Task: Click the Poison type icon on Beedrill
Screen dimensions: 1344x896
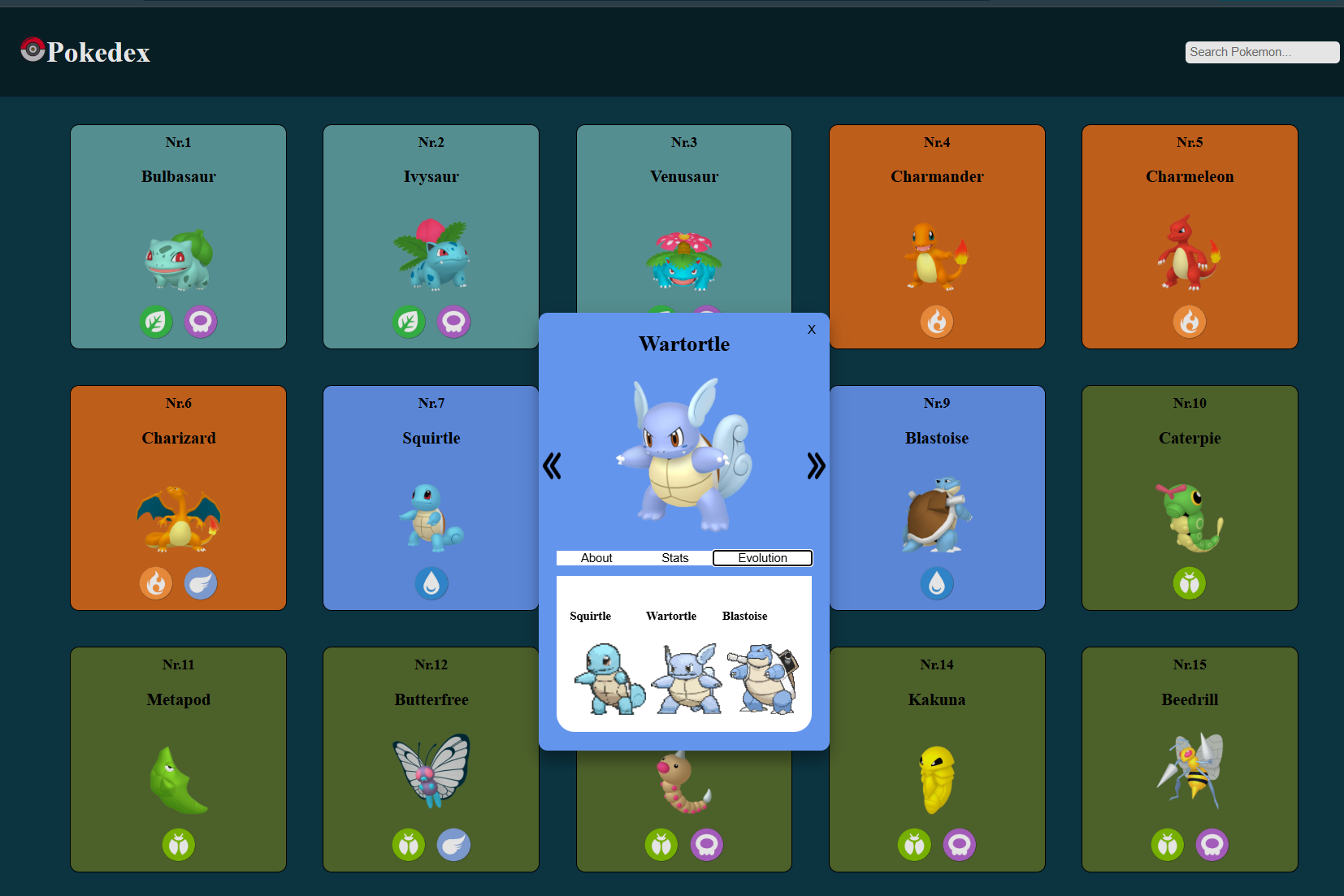Action: (x=1212, y=845)
